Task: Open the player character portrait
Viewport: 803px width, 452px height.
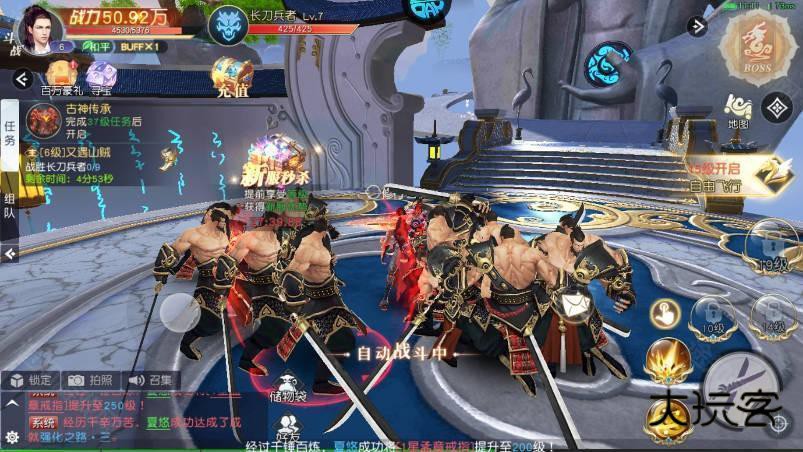Action: click(x=39, y=26)
